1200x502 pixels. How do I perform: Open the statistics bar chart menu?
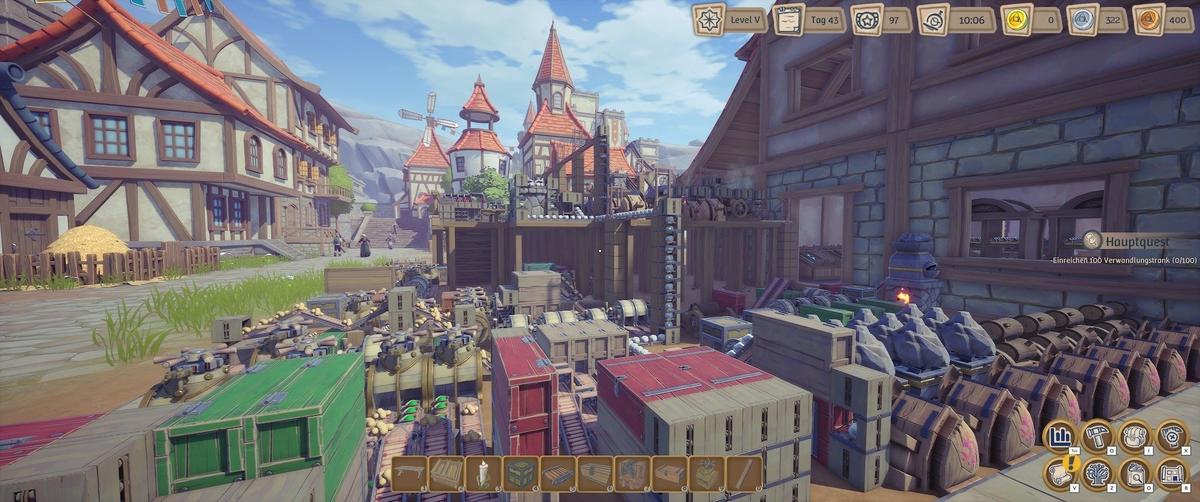1060,436
